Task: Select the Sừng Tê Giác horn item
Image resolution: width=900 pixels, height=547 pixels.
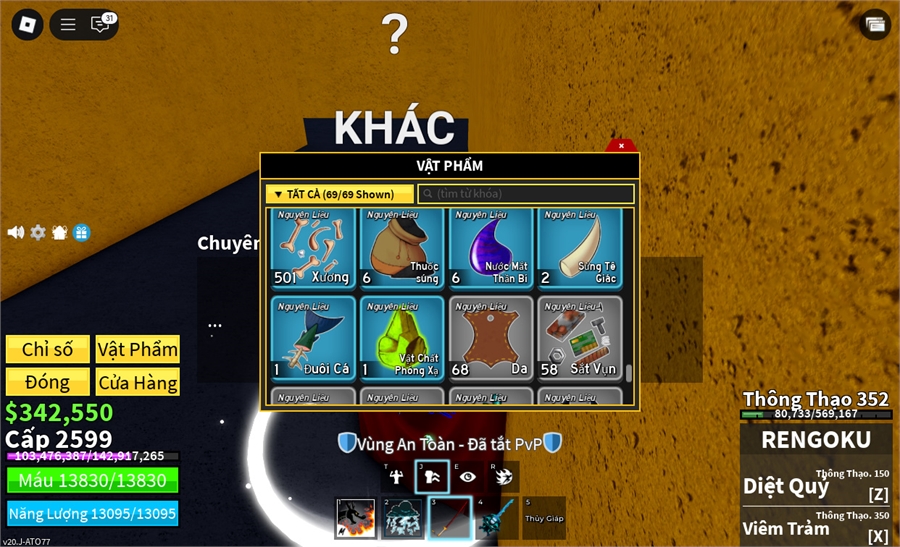Action: 580,248
